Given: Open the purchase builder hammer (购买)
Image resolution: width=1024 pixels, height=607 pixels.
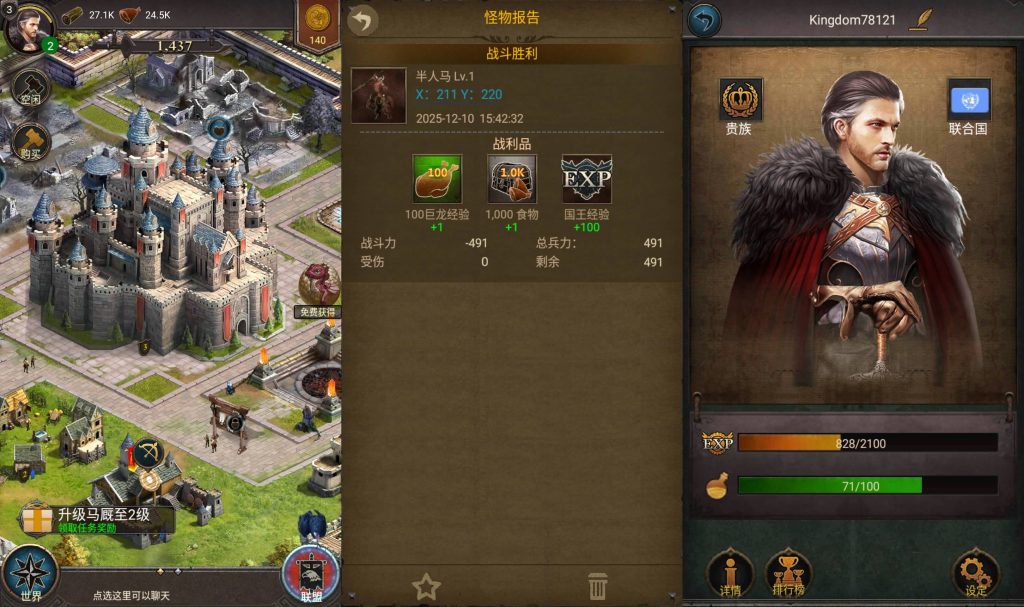Looking at the screenshot, I should pyautogui.click(x=31, y=141).
